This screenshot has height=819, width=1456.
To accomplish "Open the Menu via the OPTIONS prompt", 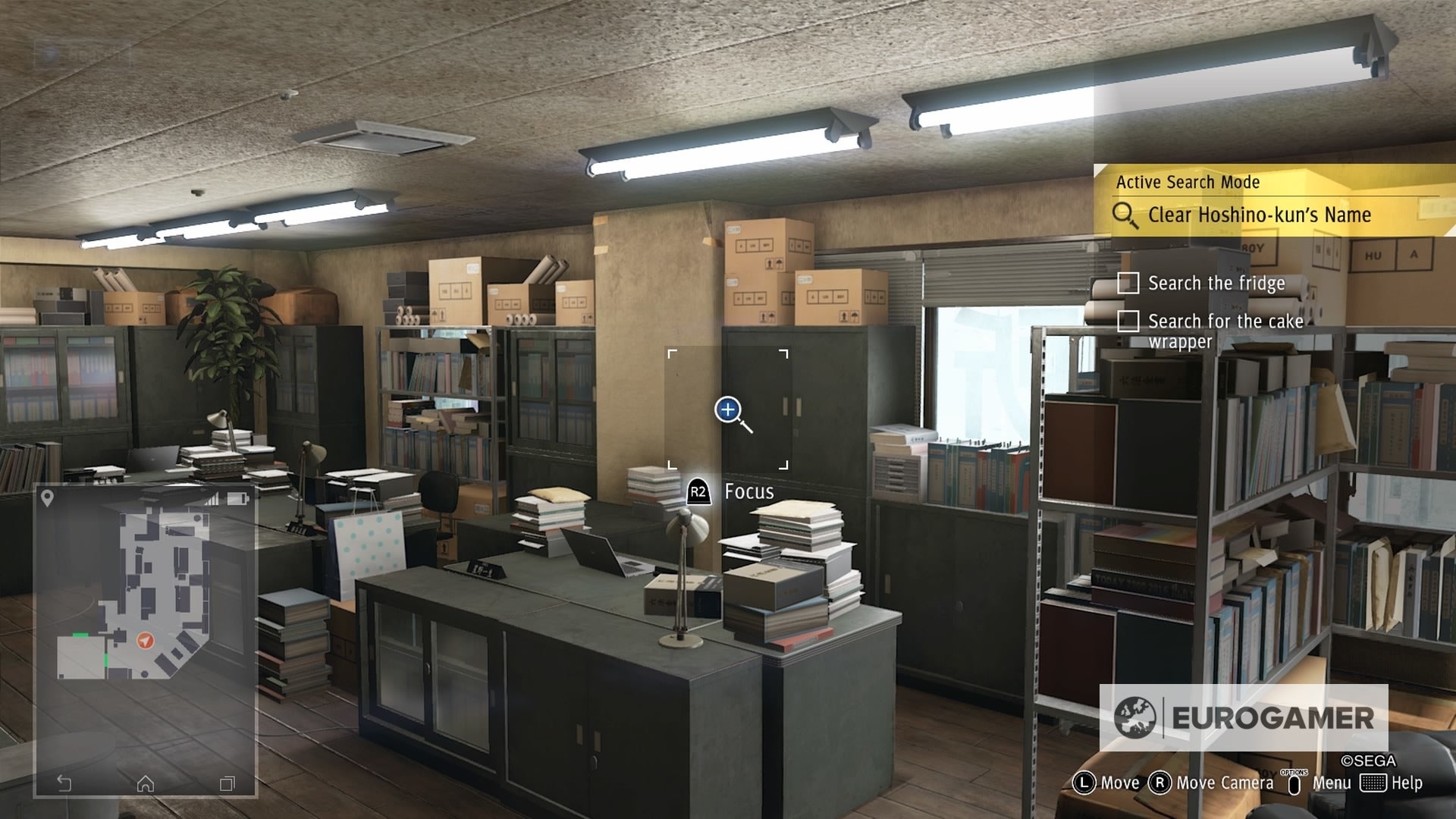I will click(x=1295, y=782).
